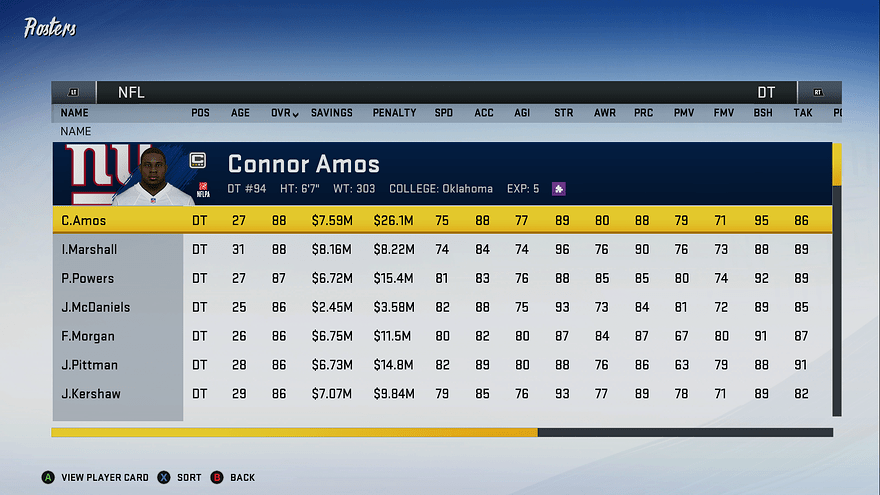Sort by the NAME column header
The image size is (880, 495).
pyautogui.click(x=74, y=113)
